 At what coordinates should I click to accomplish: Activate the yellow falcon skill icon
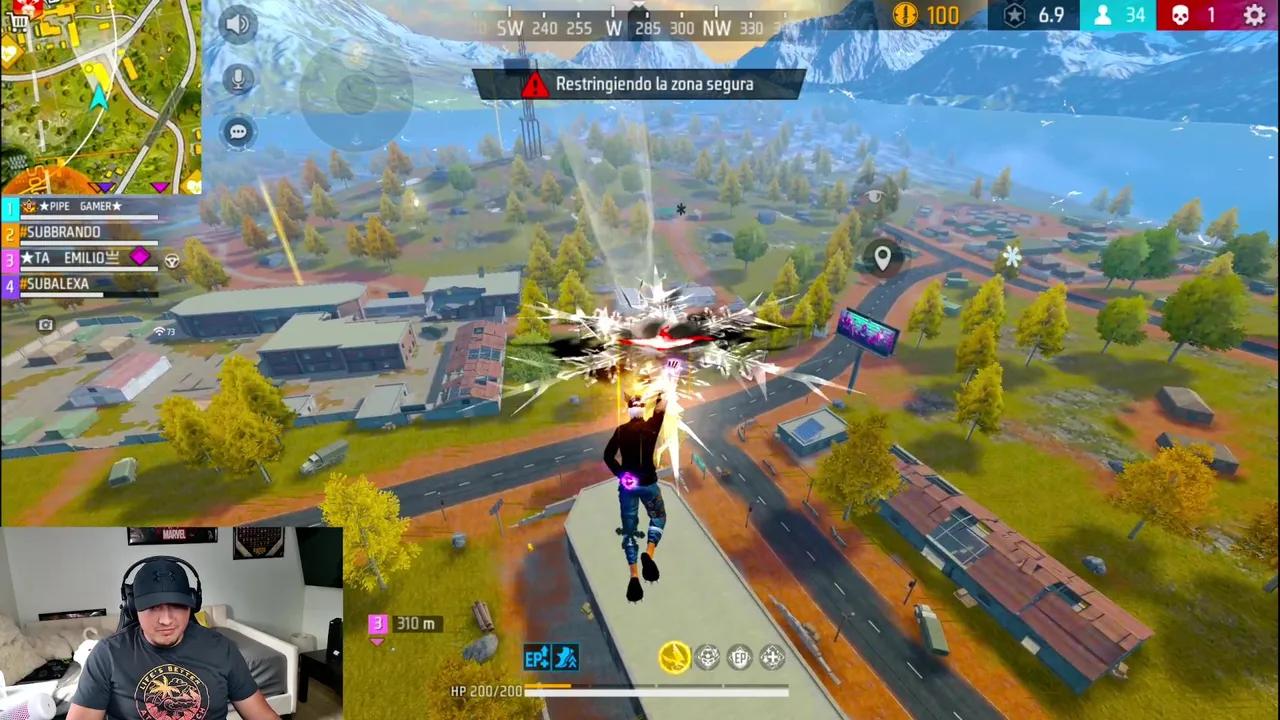(673, 657)
